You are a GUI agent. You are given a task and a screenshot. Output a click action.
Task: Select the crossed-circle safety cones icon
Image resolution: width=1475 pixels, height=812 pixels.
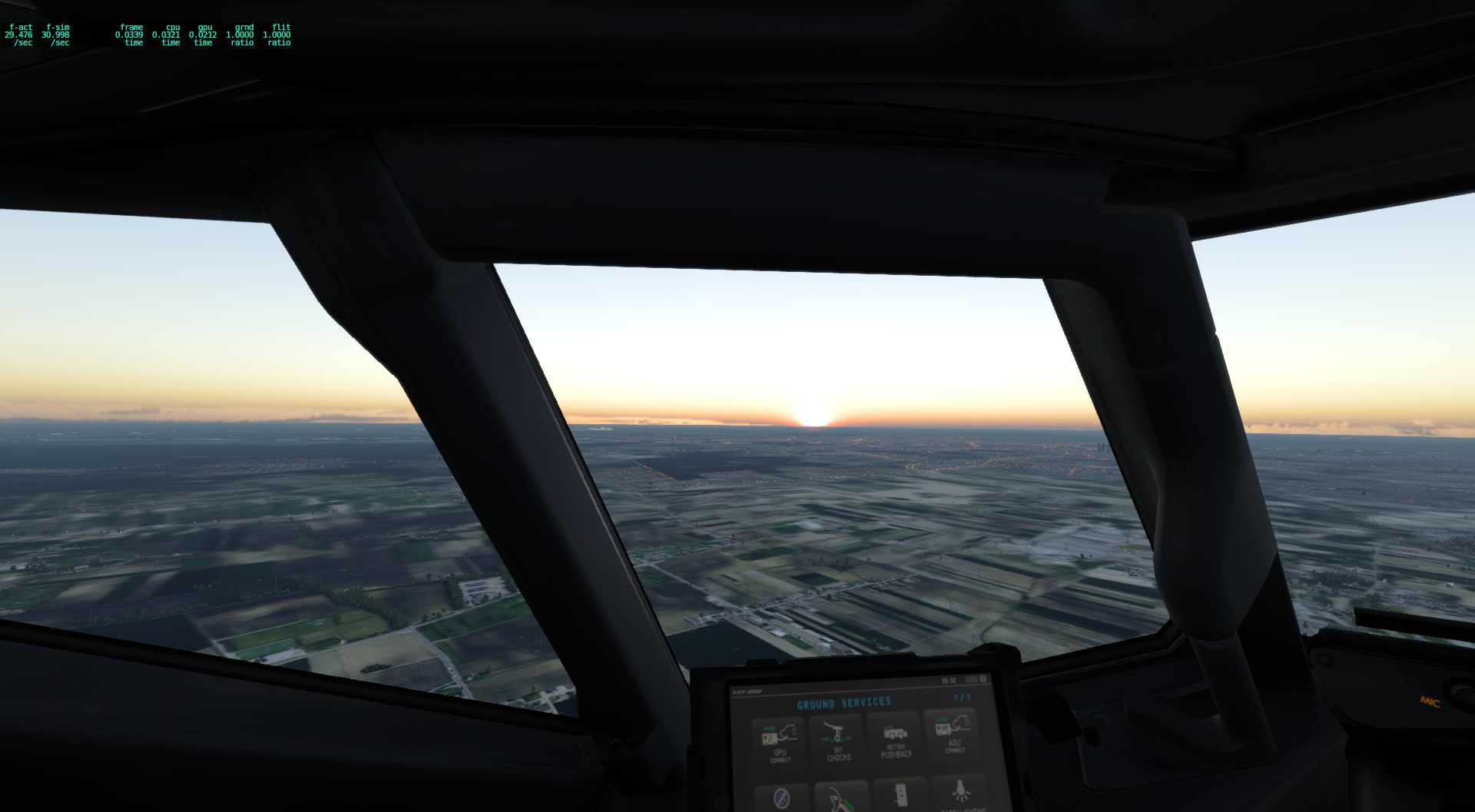pos(781,797)
